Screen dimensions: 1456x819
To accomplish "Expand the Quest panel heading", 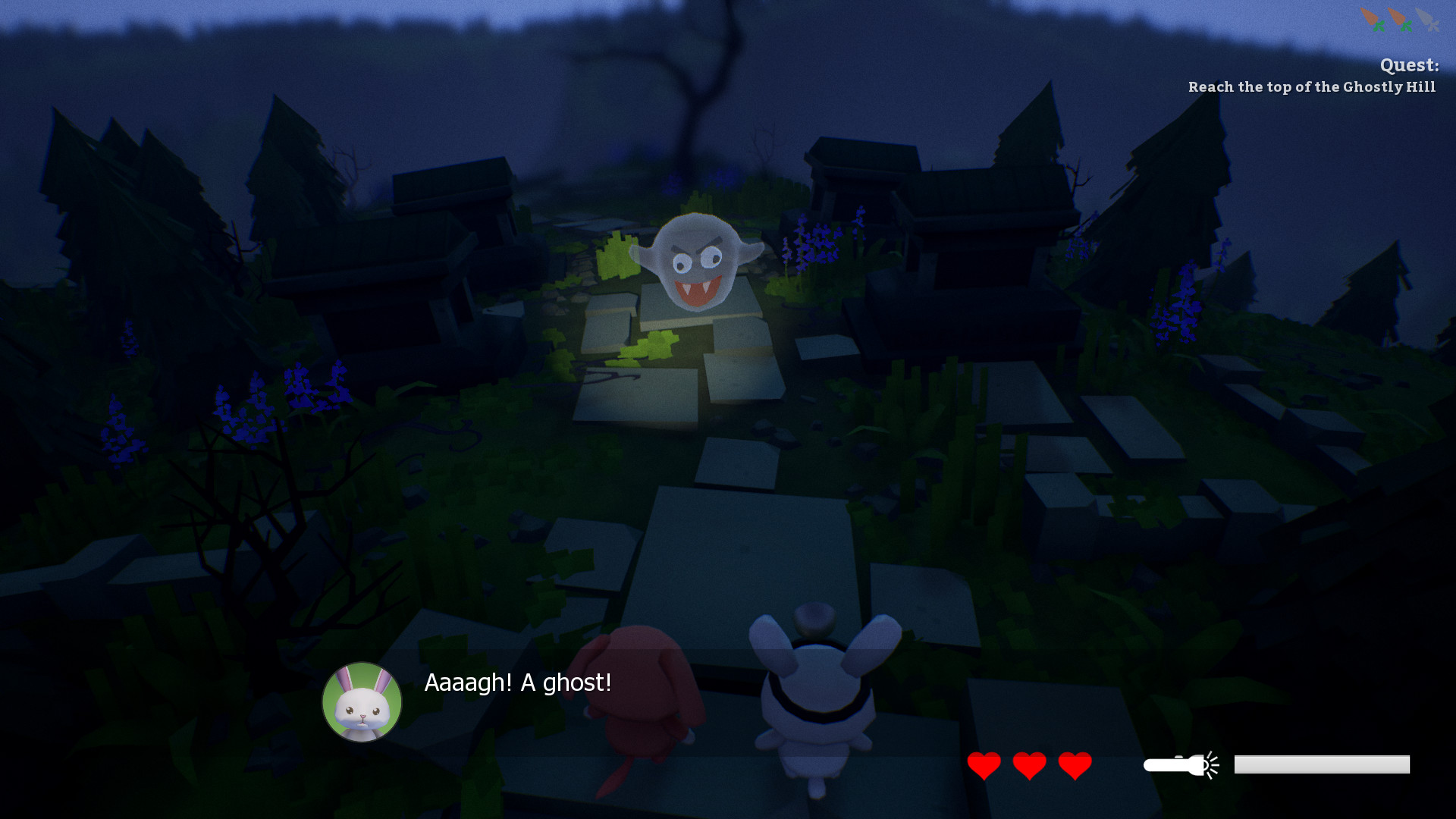I will tap(1408, 66).
